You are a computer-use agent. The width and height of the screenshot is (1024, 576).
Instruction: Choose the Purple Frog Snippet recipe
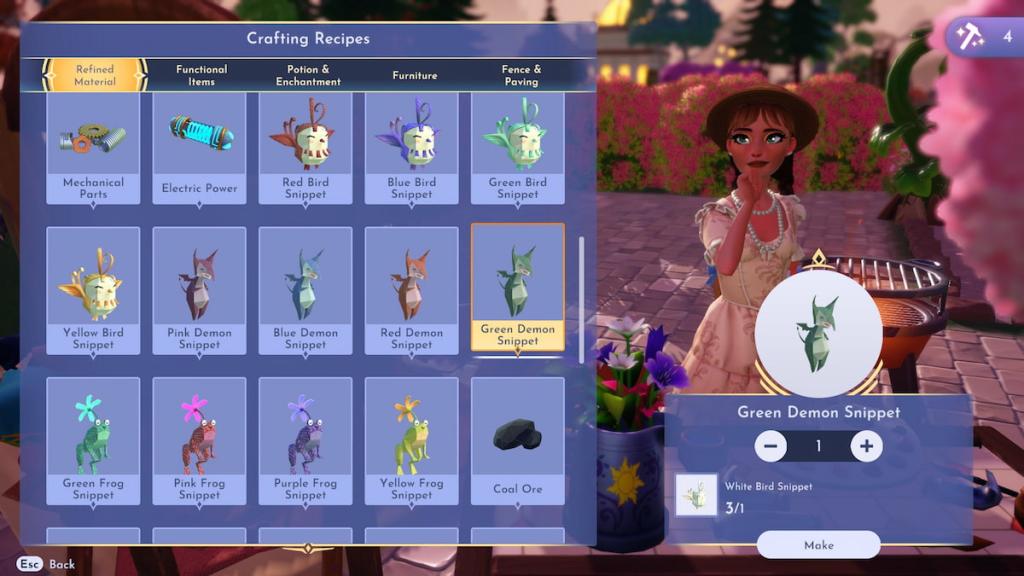306,440
